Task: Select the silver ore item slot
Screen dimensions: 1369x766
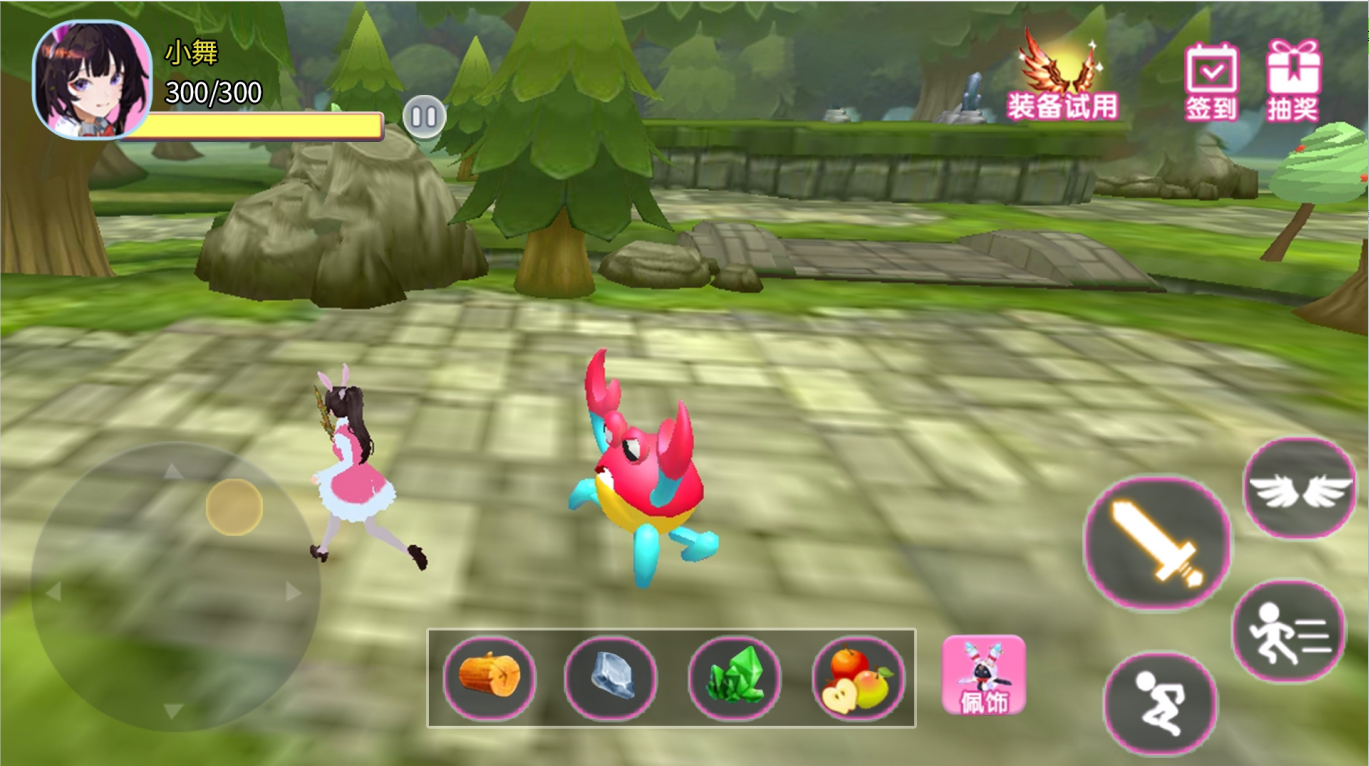Action: pyautogui.click(x=611, y=677)
